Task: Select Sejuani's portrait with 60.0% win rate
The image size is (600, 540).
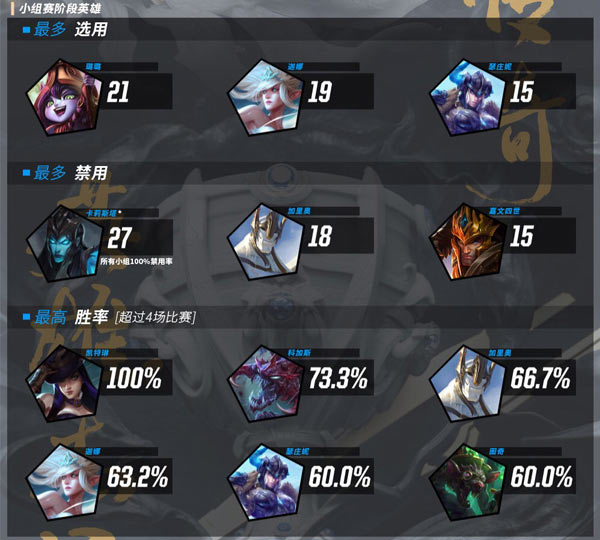Action: [263, 475]
